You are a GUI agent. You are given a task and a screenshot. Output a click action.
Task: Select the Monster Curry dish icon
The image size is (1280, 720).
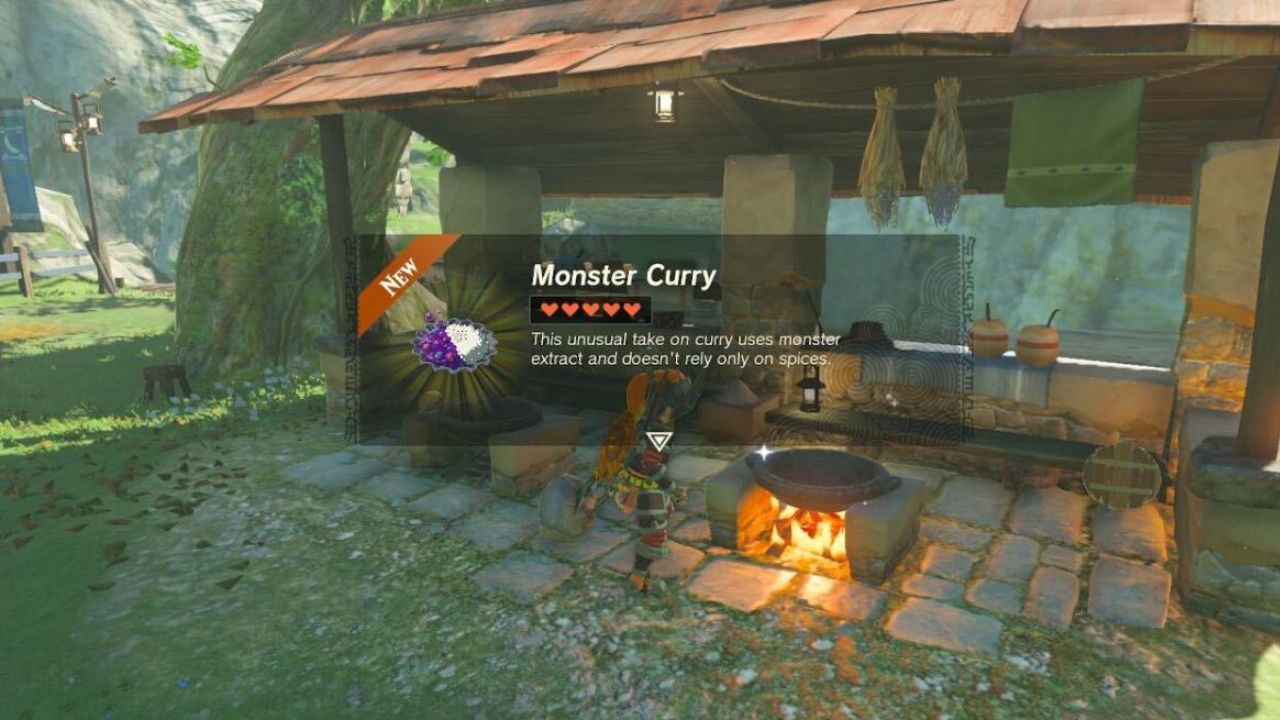455,345
